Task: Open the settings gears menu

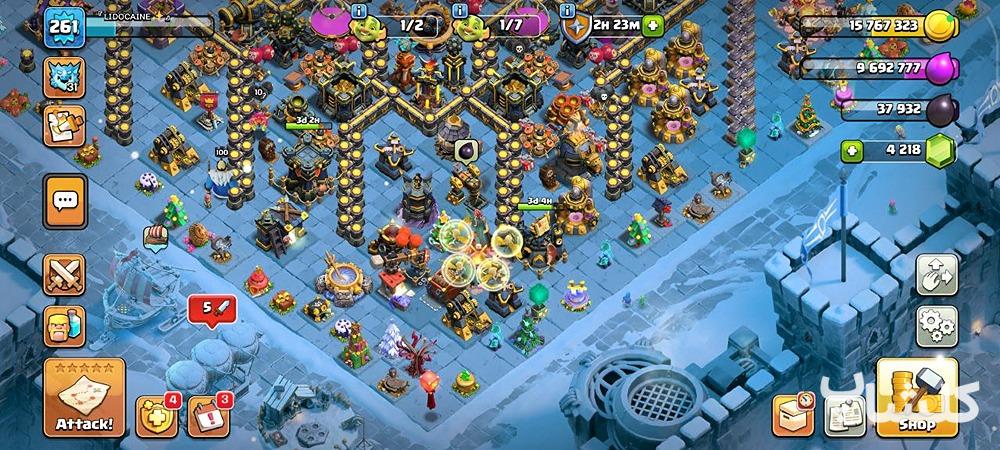Action: pos(937,326)
